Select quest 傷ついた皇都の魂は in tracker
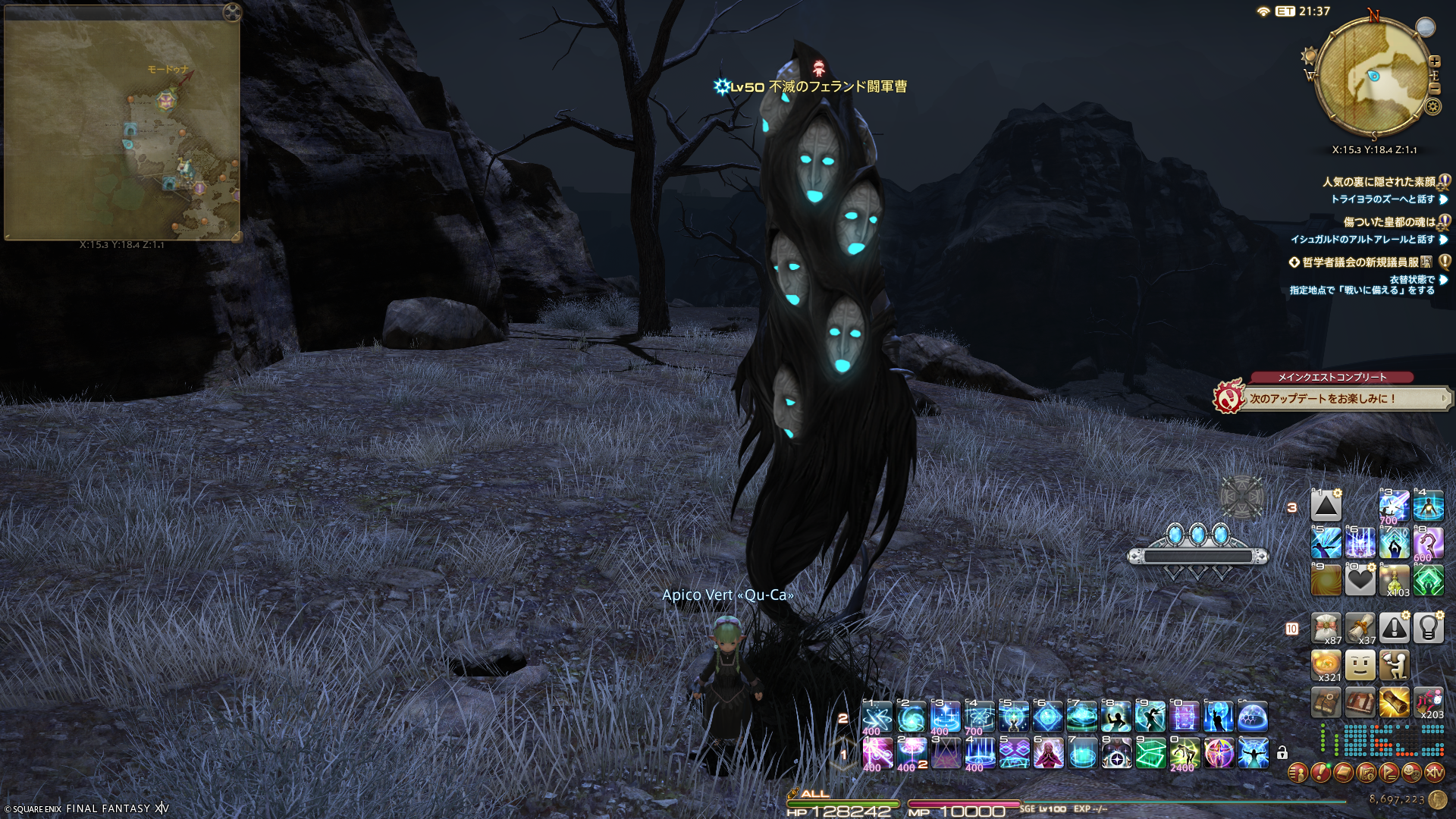 [x=1389, y=222]
